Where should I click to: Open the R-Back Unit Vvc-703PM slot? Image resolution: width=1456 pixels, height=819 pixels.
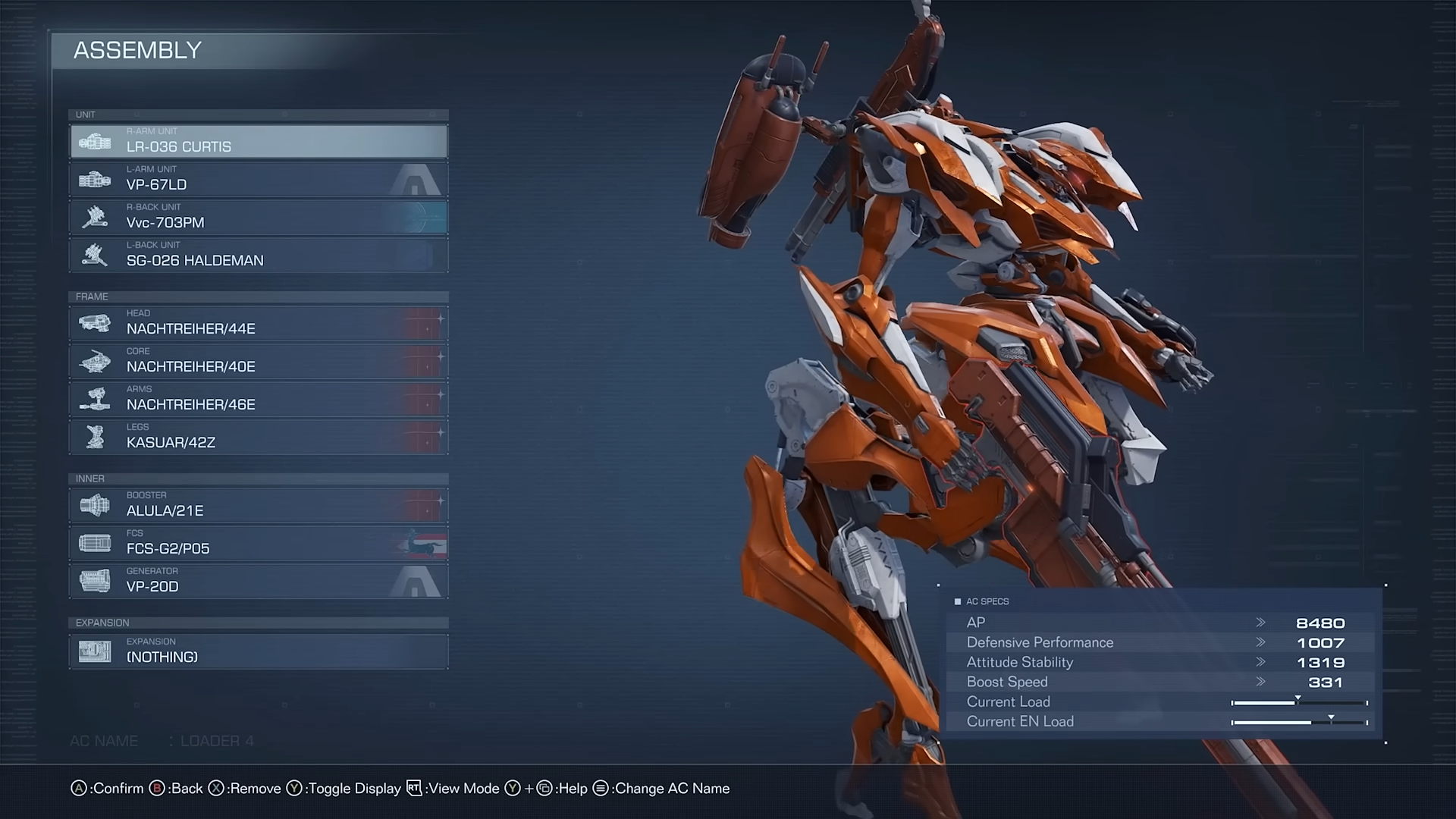(259, 218)
